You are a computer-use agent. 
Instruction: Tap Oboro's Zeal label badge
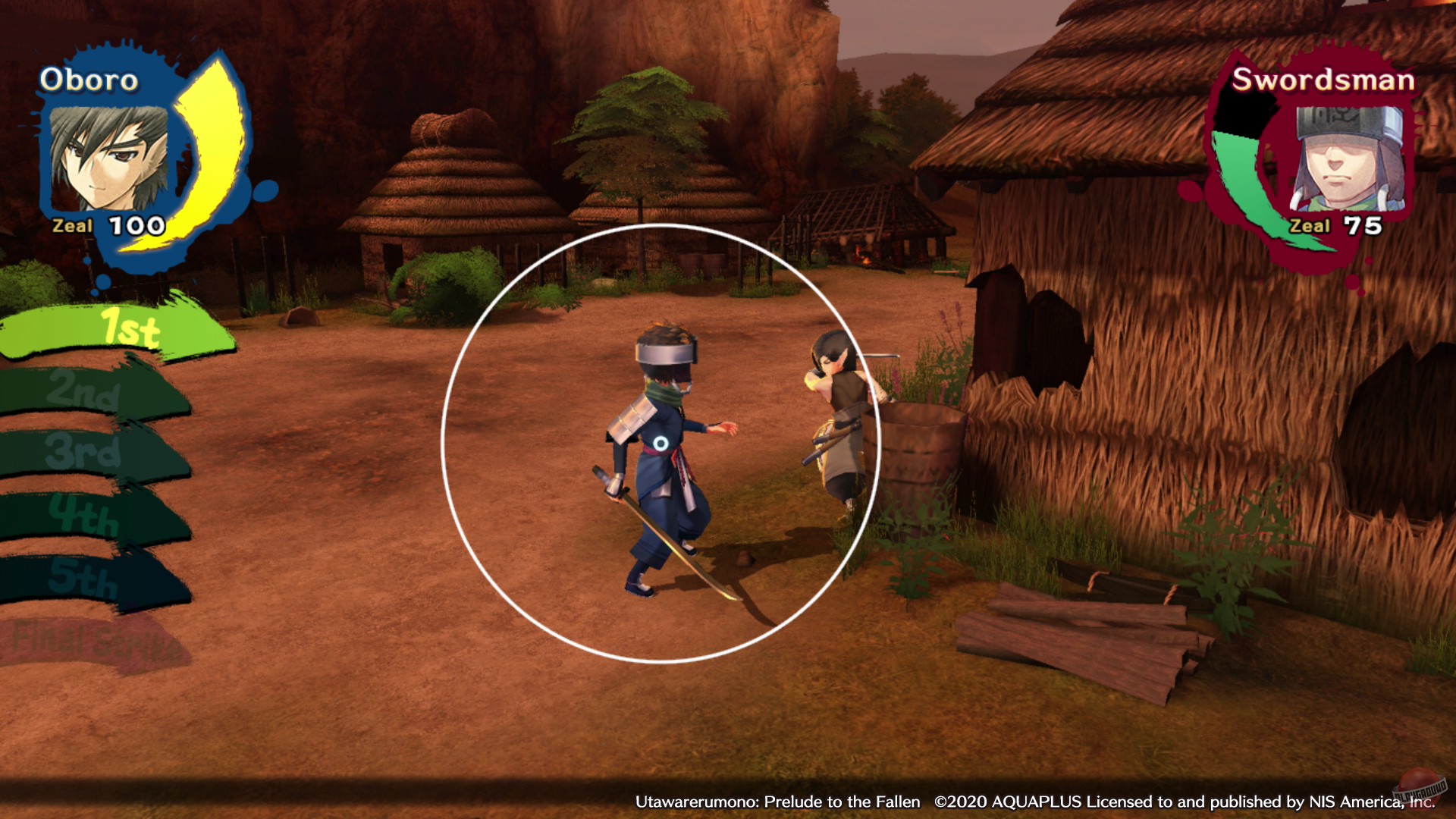pos(72,224)
